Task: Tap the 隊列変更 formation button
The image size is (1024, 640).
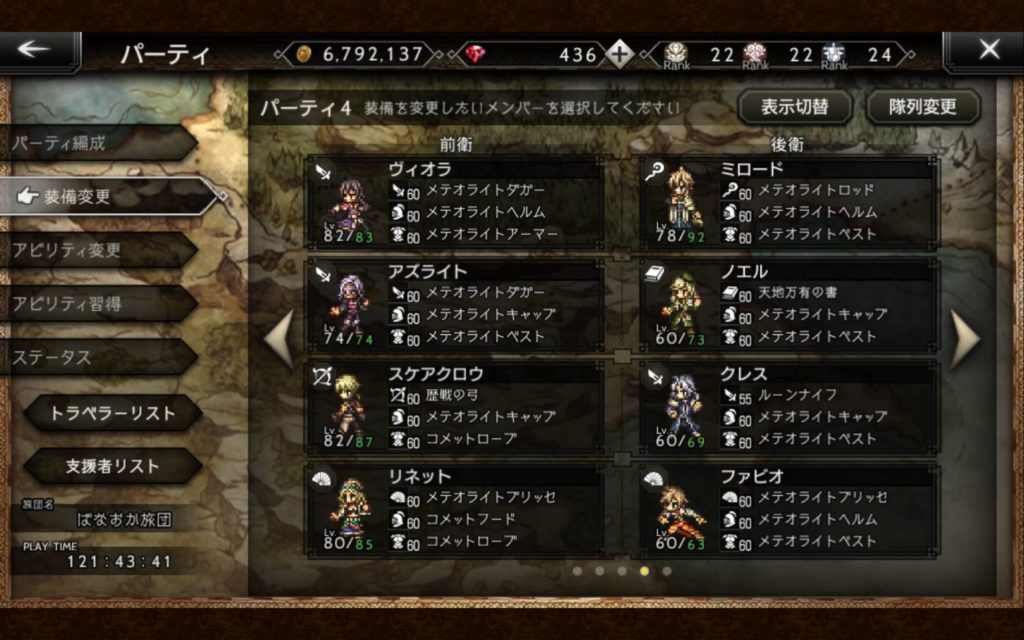Action: click(x=923, y=106)
